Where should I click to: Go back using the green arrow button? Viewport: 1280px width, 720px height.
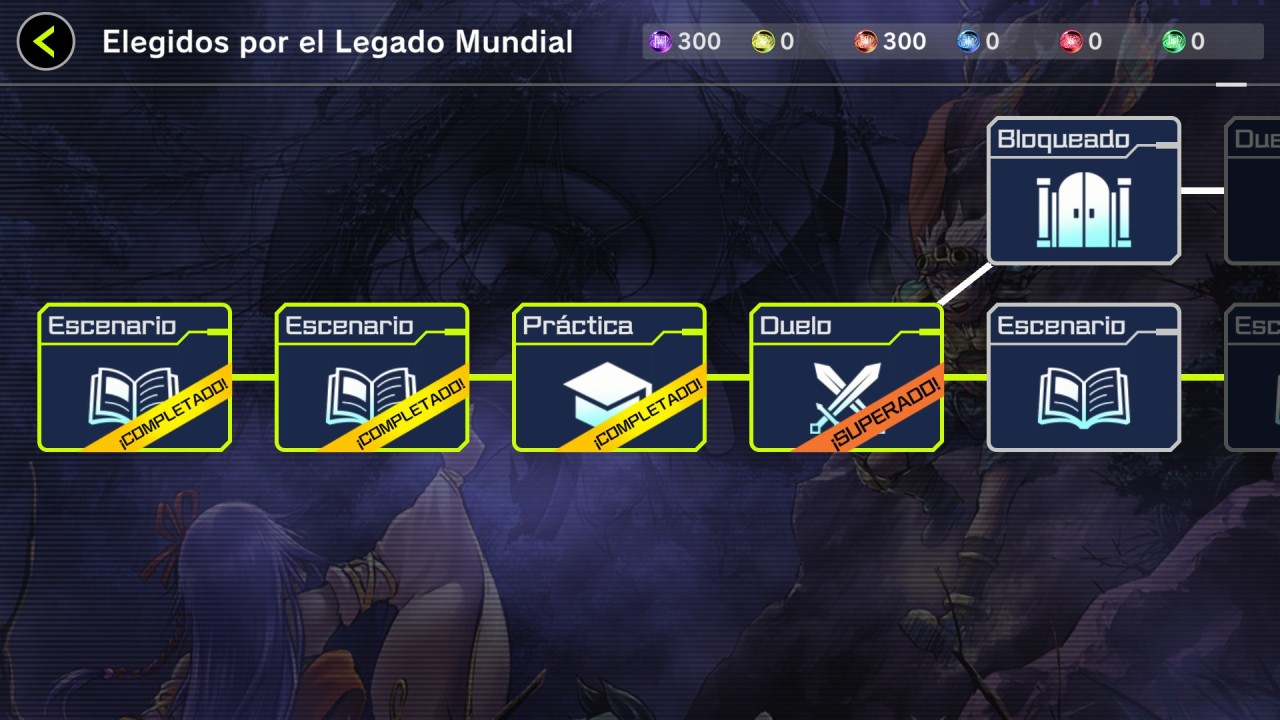pyautogui.click(x=46, y=42)
